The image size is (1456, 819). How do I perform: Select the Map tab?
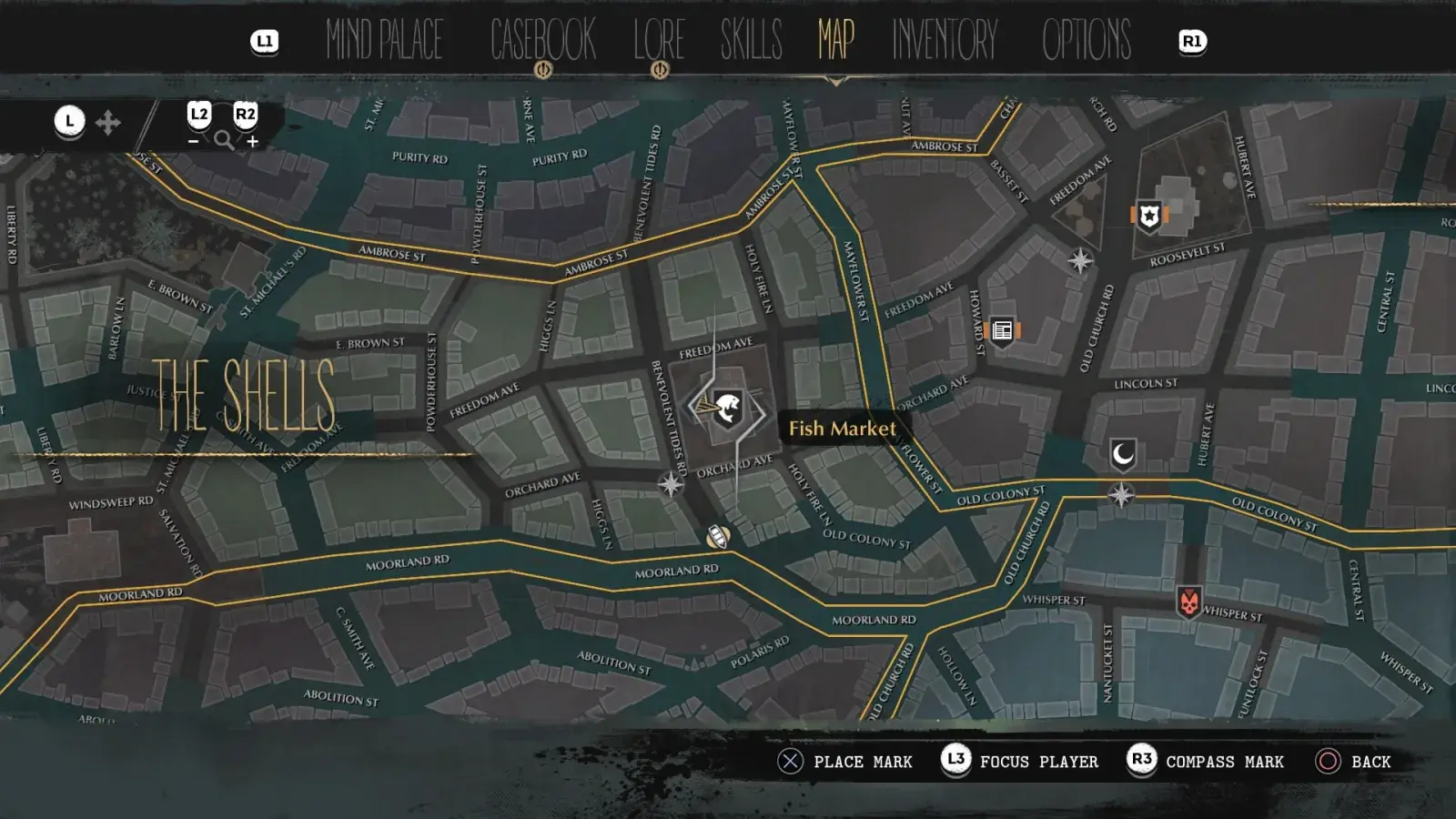pyautogui.click(x=835, y=40)
